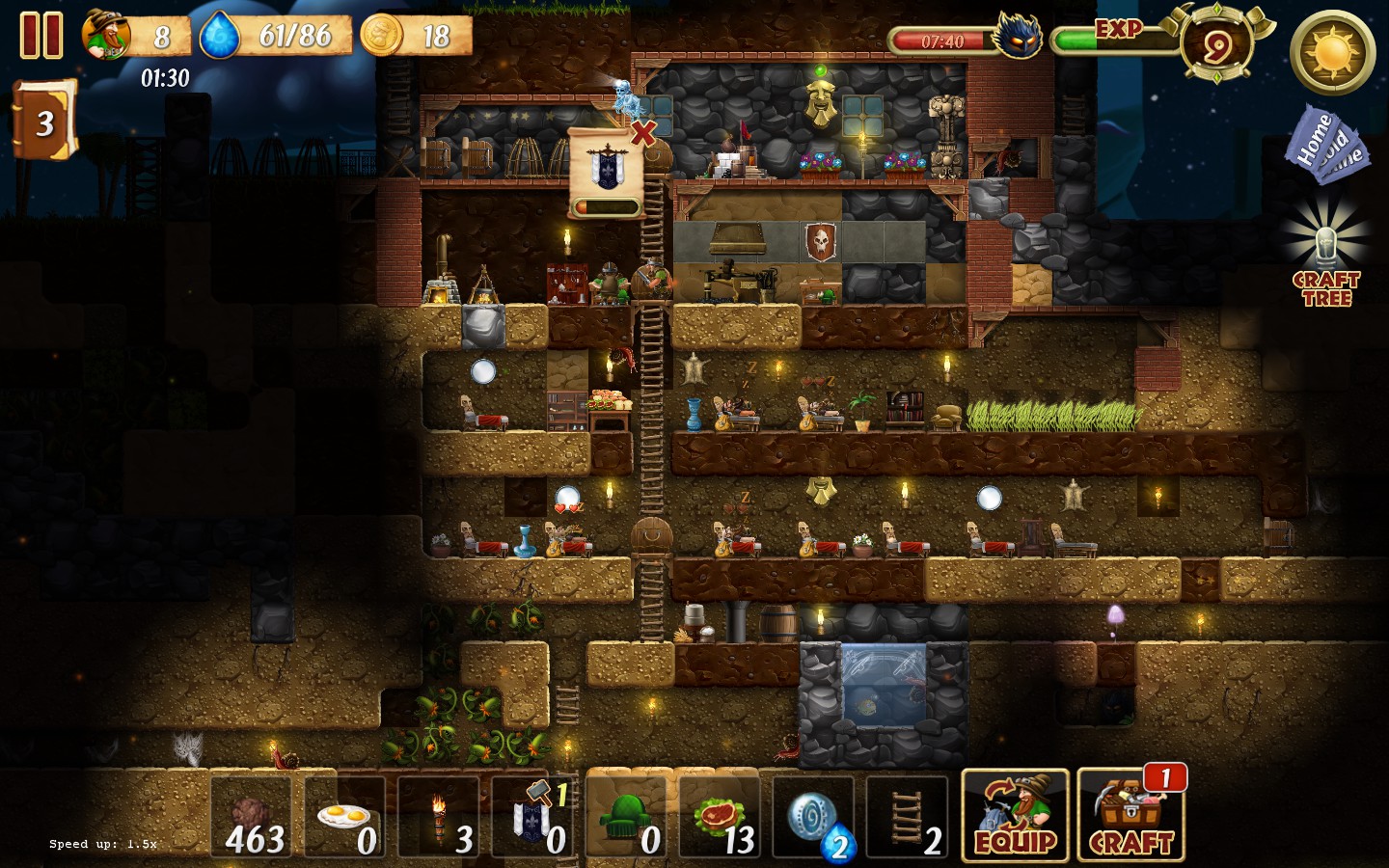Activate the portal spell slot
1389x868 pixels.
814,818
